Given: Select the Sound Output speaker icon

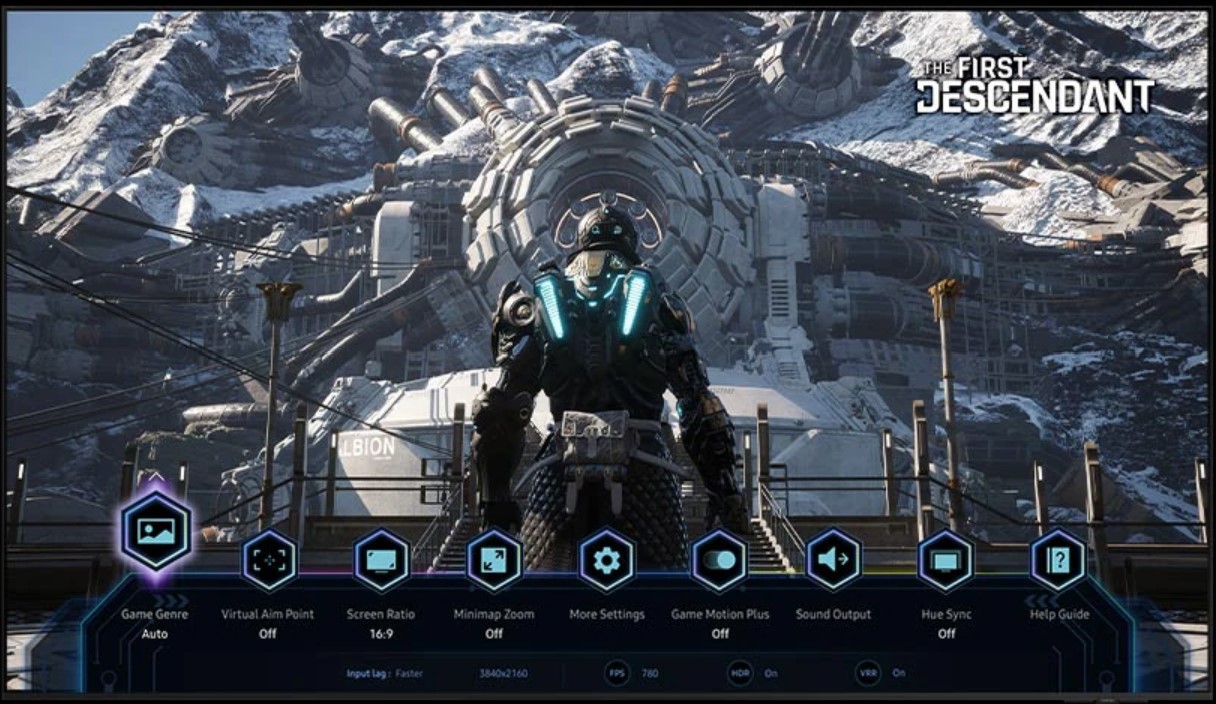Looking at the screenshot, I should [833, 560].
